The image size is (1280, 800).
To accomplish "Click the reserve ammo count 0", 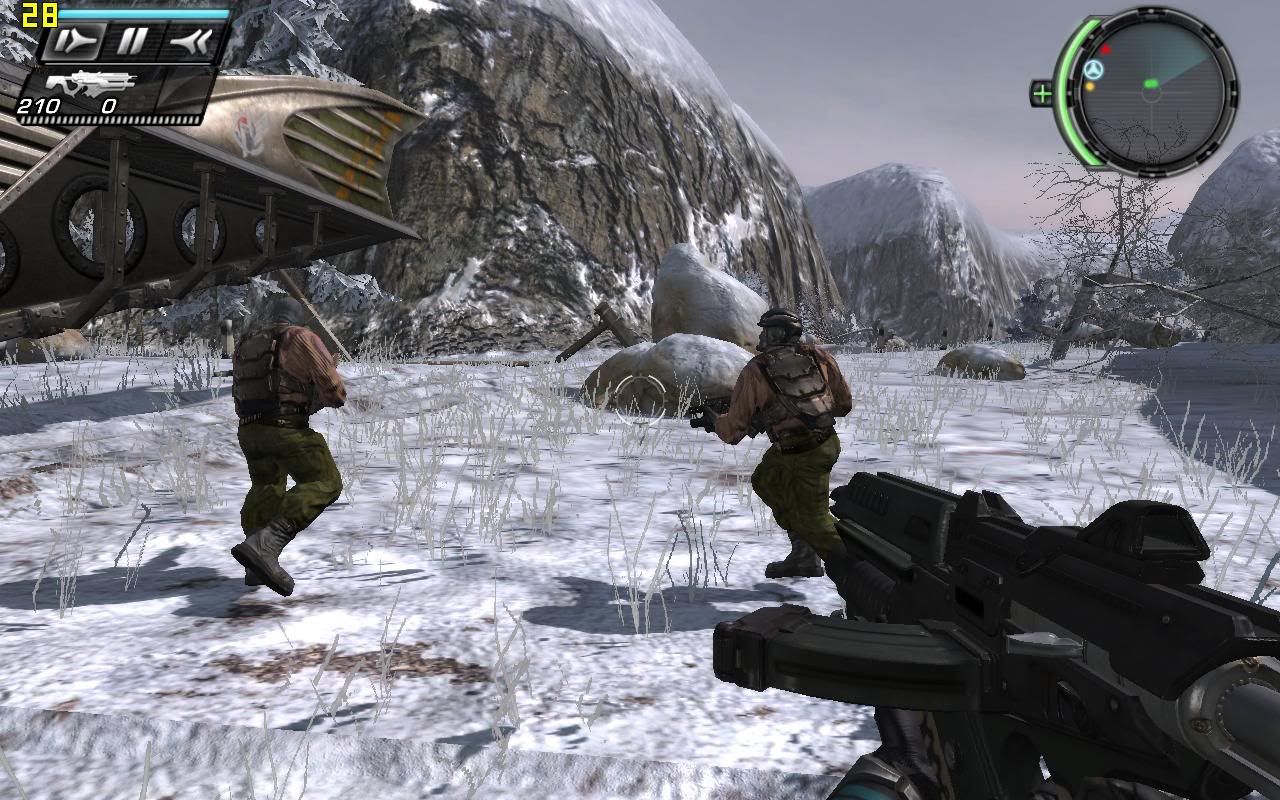I will (109, 105).
